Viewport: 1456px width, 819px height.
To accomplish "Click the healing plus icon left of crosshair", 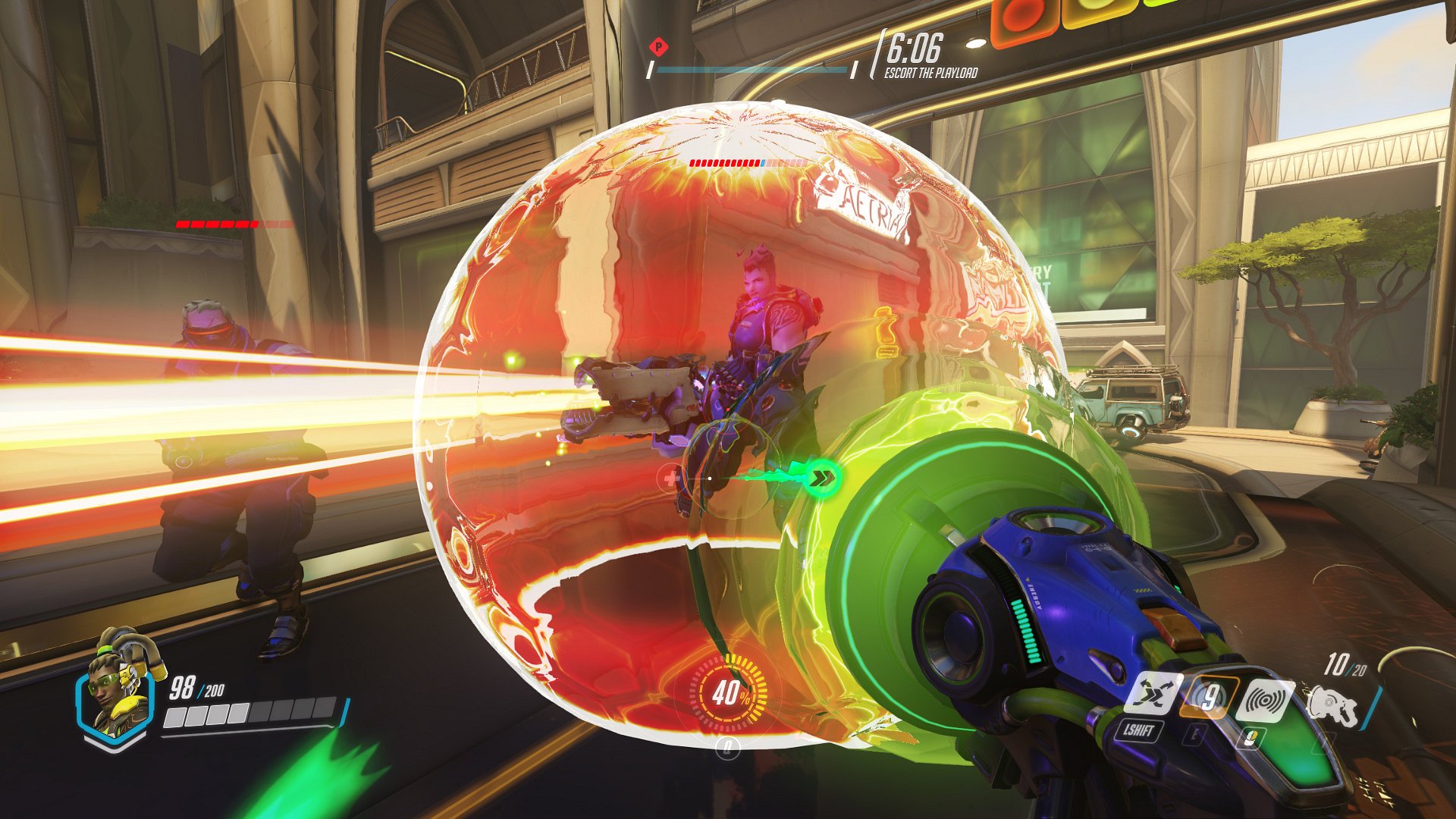I will pos(670,478).
